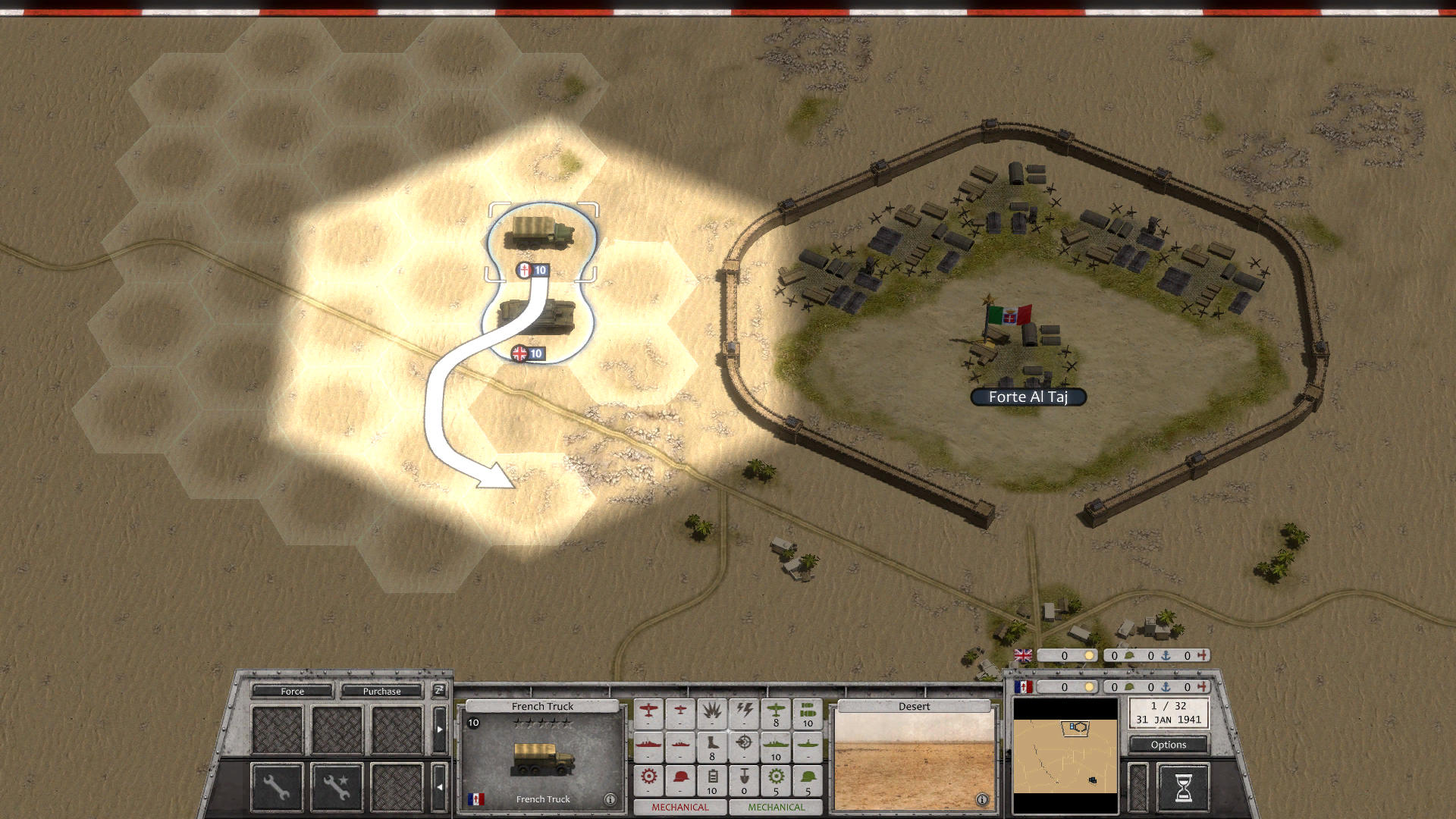Click the end turn hourglass icon
The width and height of the screenshot is (1456, 819).
click(1185, 786)
